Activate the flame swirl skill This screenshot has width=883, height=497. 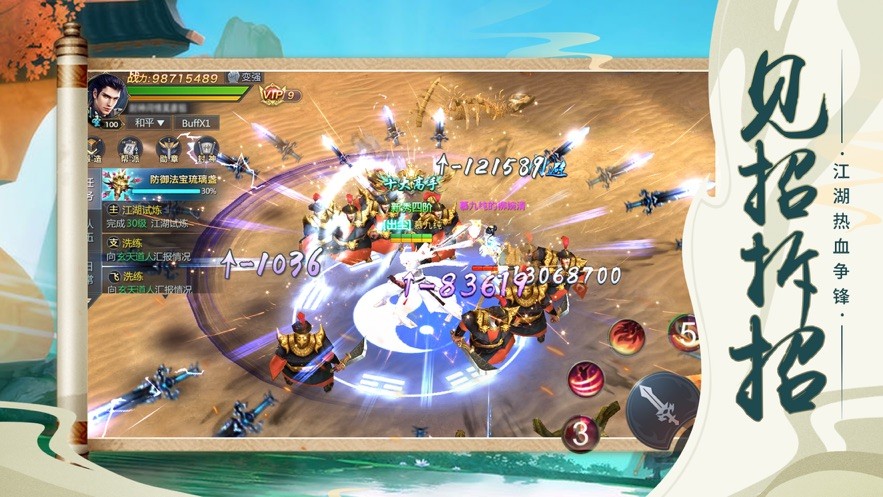click(627, 338)
